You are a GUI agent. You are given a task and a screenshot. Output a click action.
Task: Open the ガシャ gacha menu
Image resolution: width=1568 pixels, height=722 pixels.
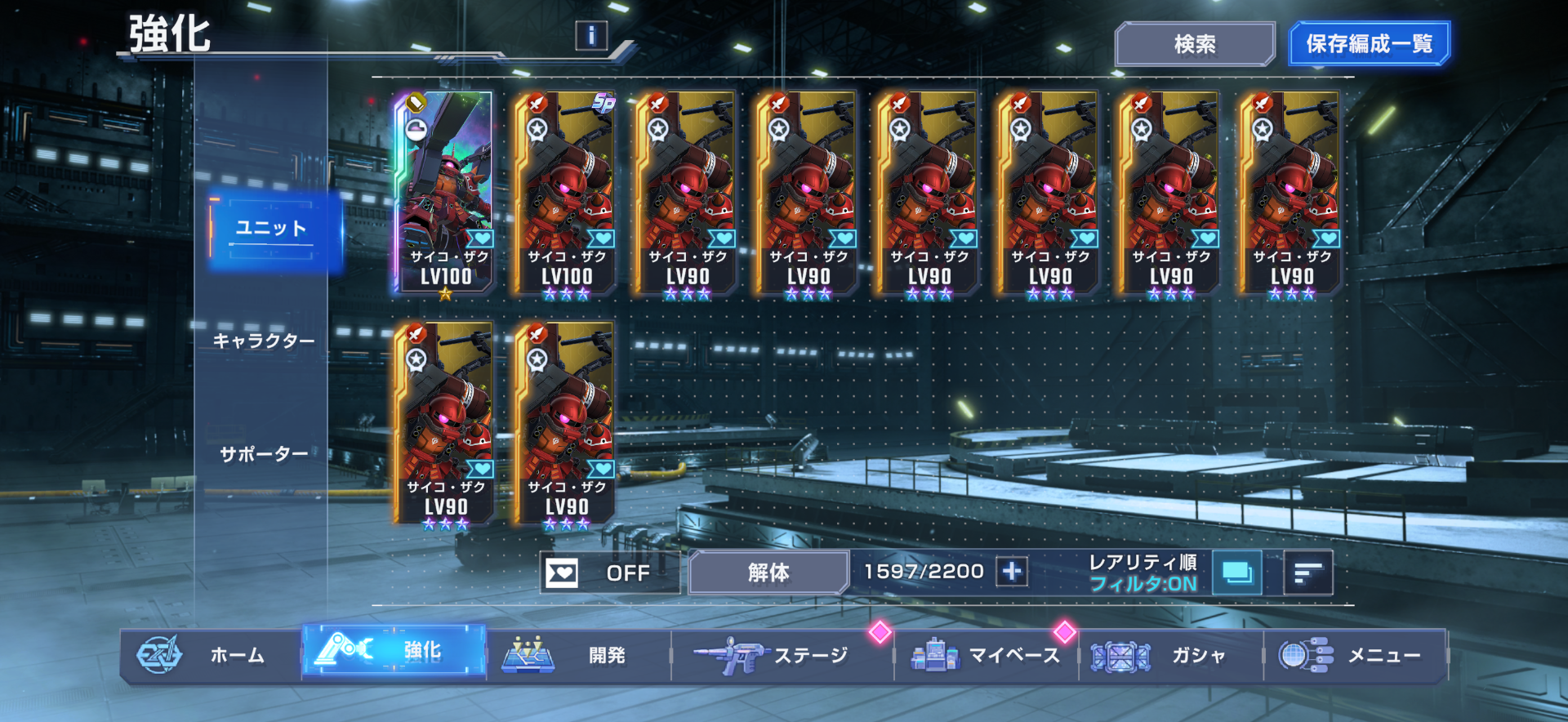(1171, 655)
